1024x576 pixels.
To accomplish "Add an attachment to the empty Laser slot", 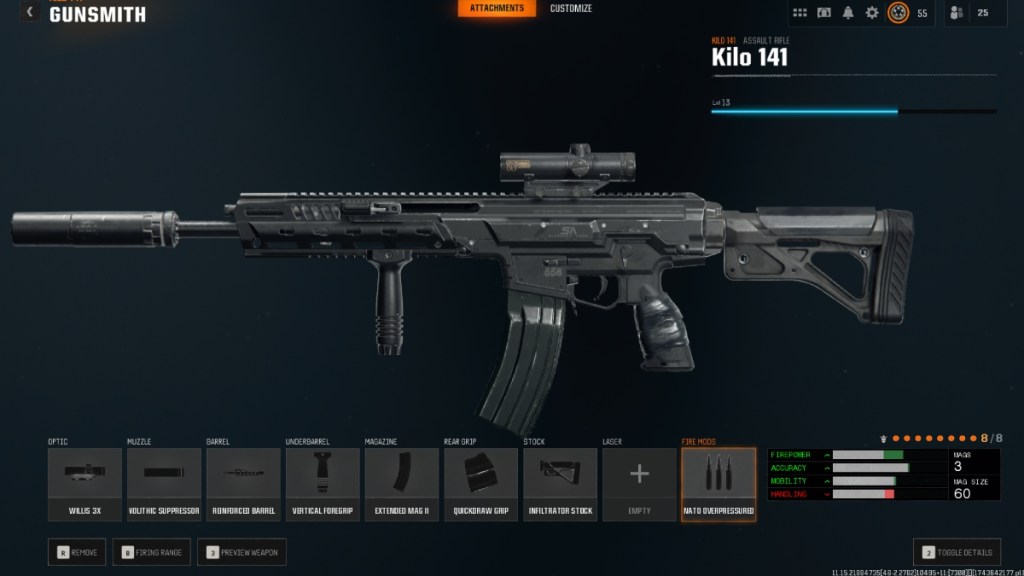I will [x=639, y=484].
